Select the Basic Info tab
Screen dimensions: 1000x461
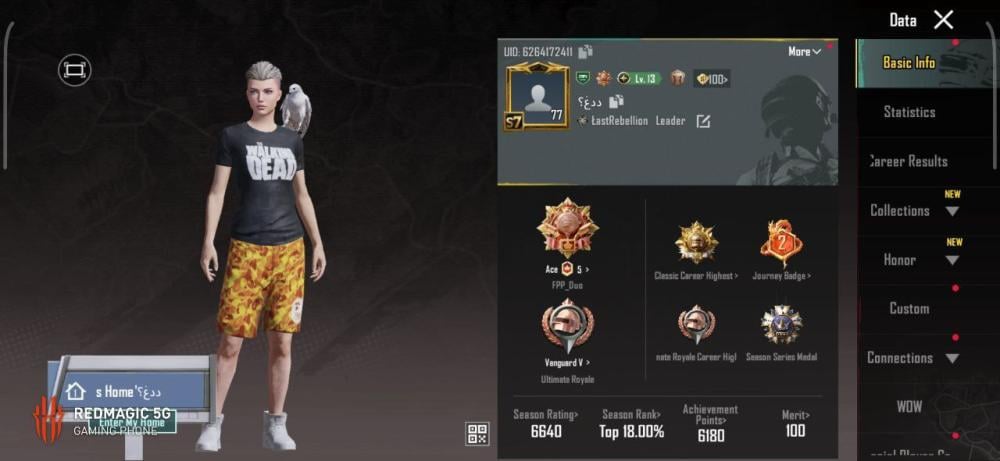click(x=909, y=62)
